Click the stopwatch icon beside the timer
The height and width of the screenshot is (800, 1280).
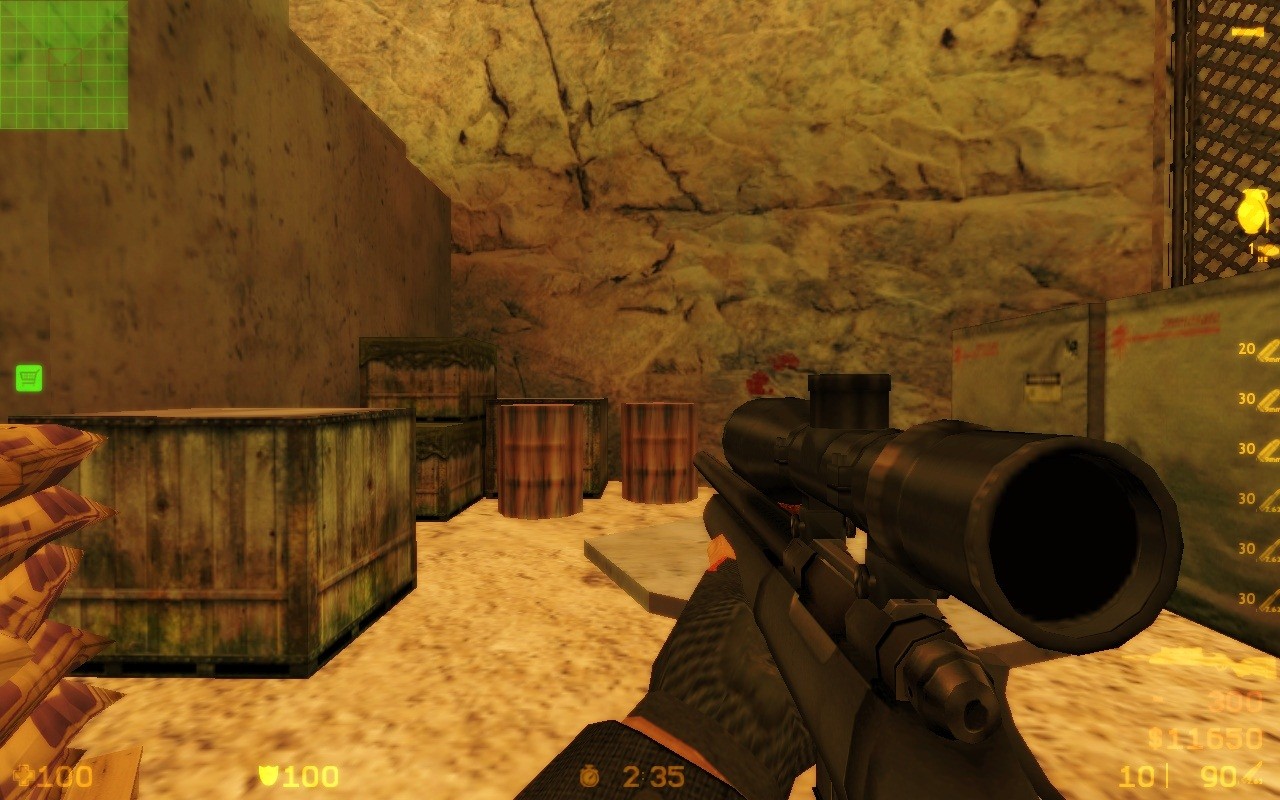588,777
